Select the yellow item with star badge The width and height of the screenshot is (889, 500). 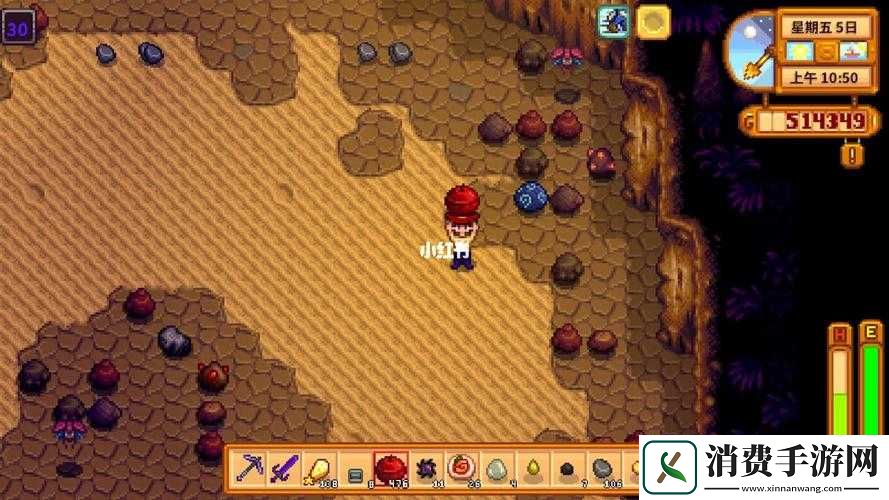point(319,468)
